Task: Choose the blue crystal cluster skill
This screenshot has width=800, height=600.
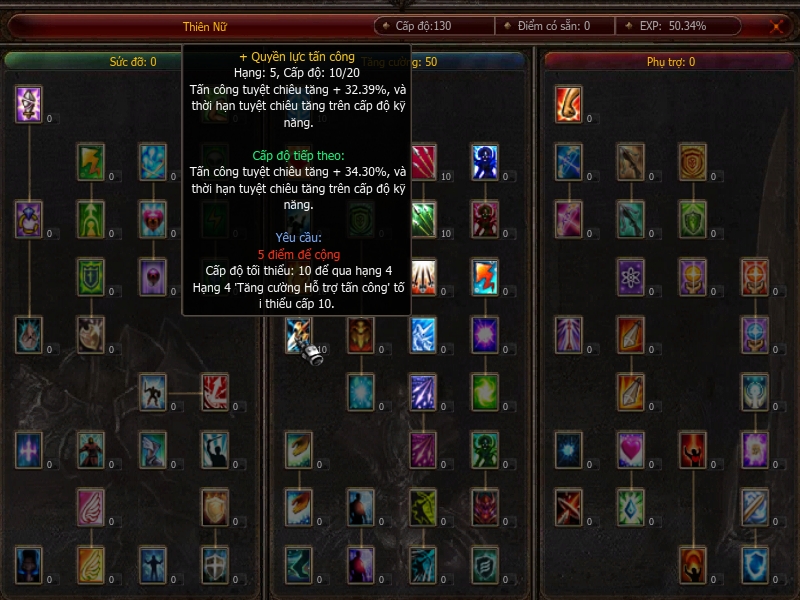Action: pyautogui.click(x=153, y=161)
